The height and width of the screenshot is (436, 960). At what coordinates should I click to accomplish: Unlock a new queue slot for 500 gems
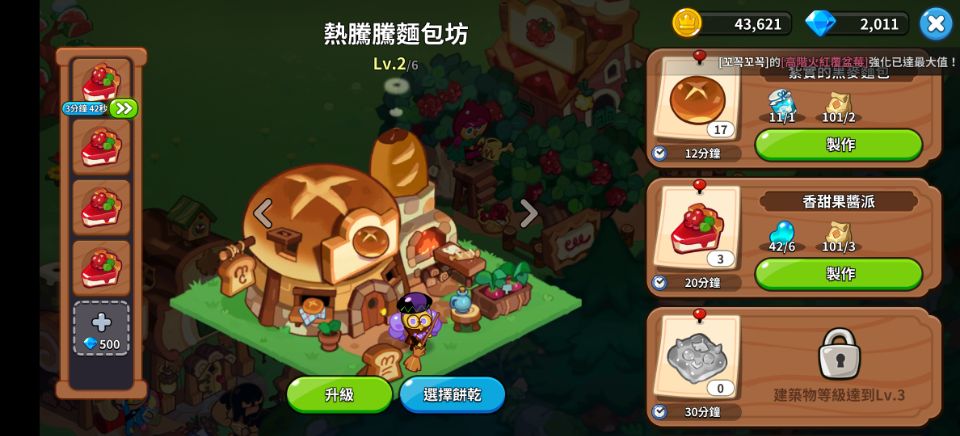pos(101,329)
